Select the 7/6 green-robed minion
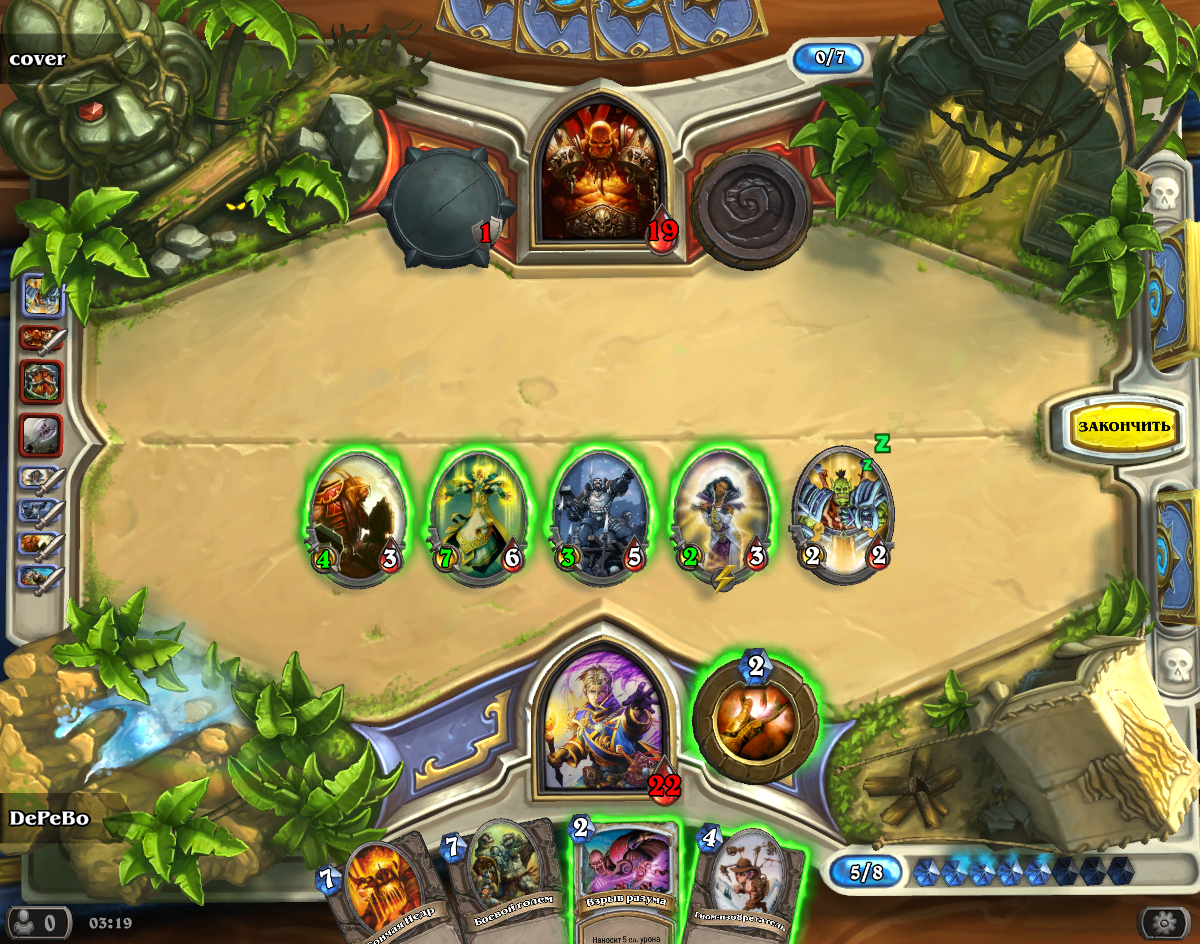The height and width of the screenshot is (944, 1200). click(x=478, y=516)
